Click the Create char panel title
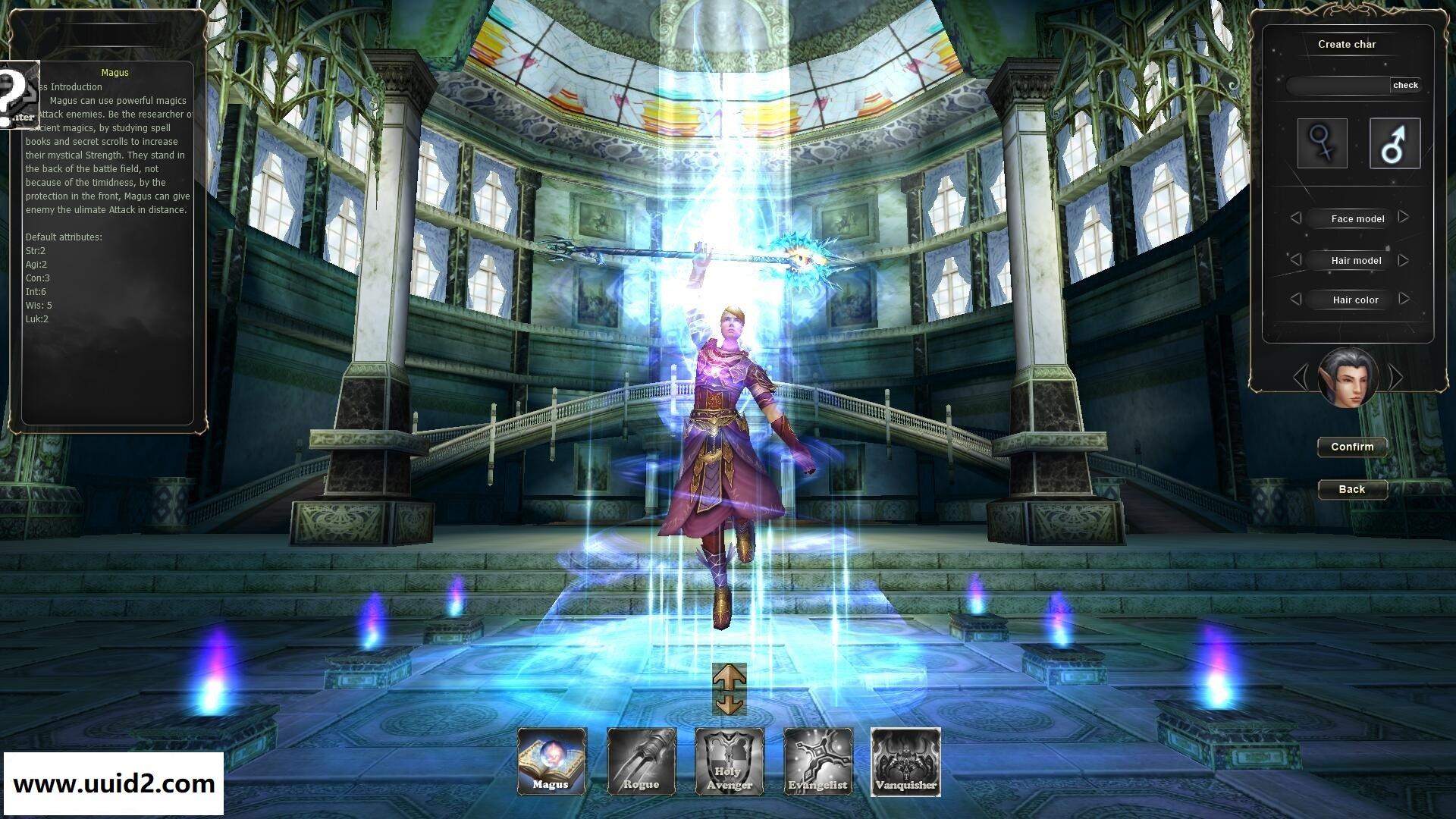 (x=1349, y=44)
